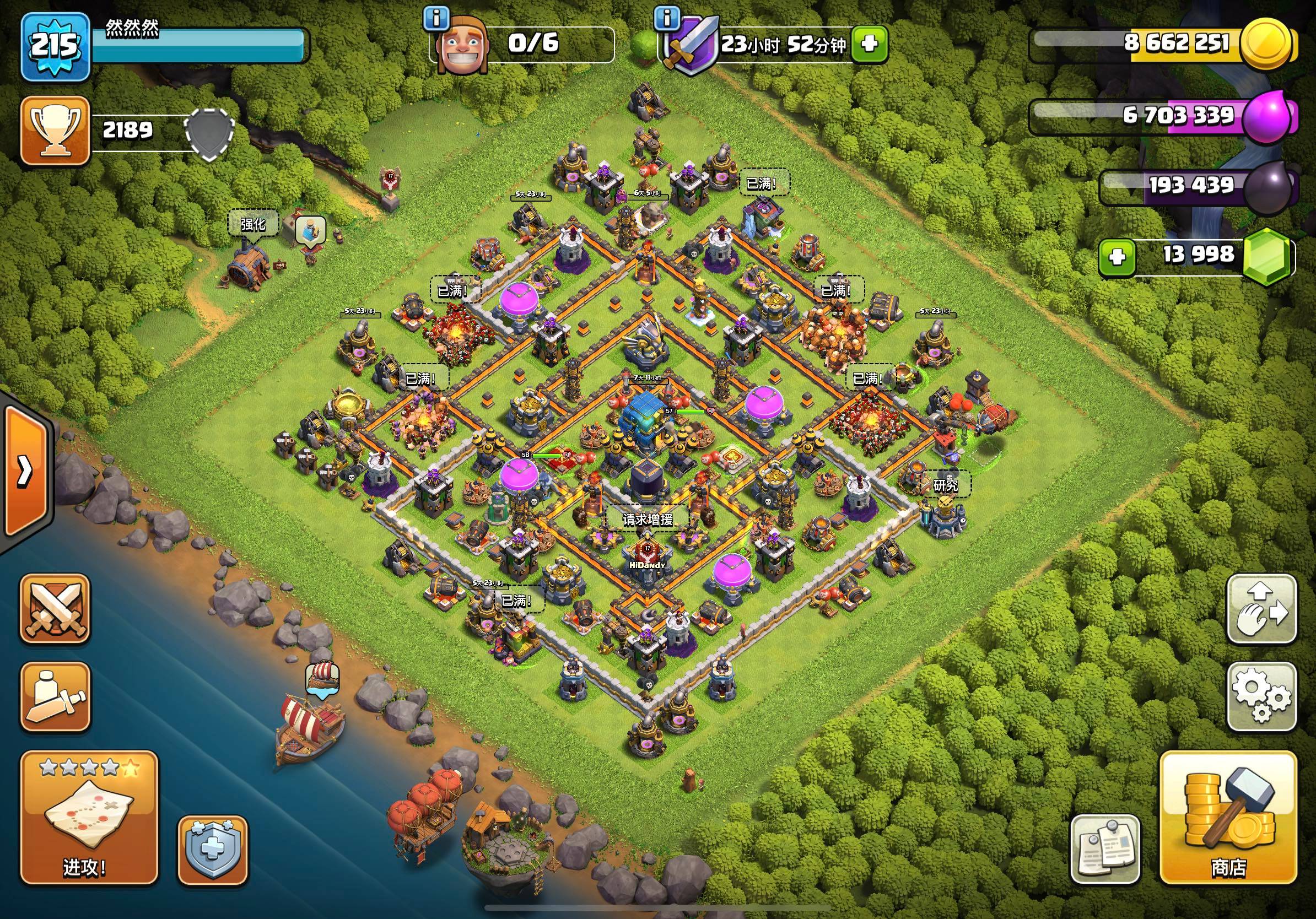Extend shield with the green plus
Image resolution: width=1316 pixels, height=919 pixels.
[x=869, y=44]
